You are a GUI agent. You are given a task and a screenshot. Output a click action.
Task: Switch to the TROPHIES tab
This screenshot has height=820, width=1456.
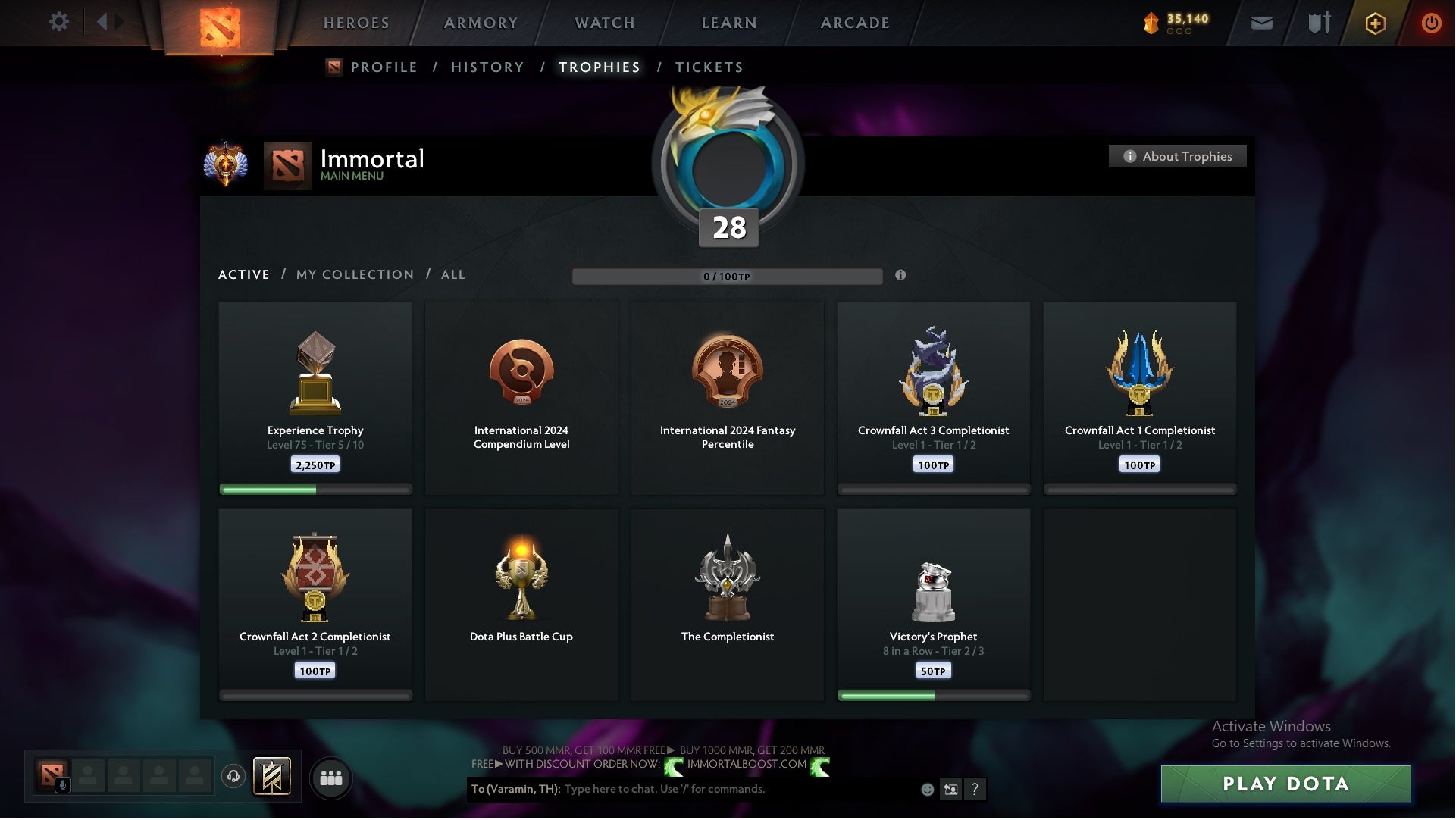pos(599,67)
